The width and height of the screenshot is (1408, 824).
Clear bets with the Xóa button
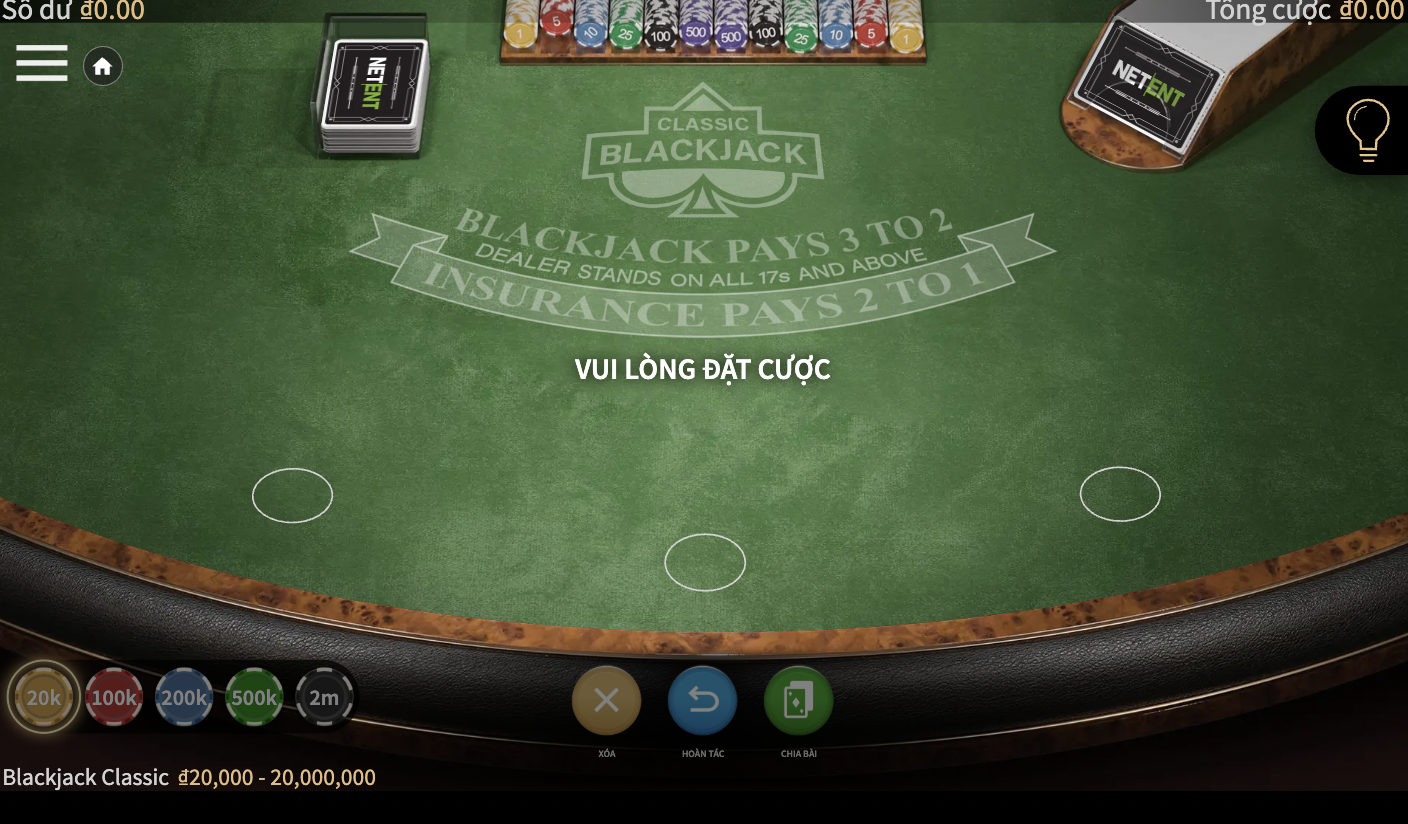(606, 700)
